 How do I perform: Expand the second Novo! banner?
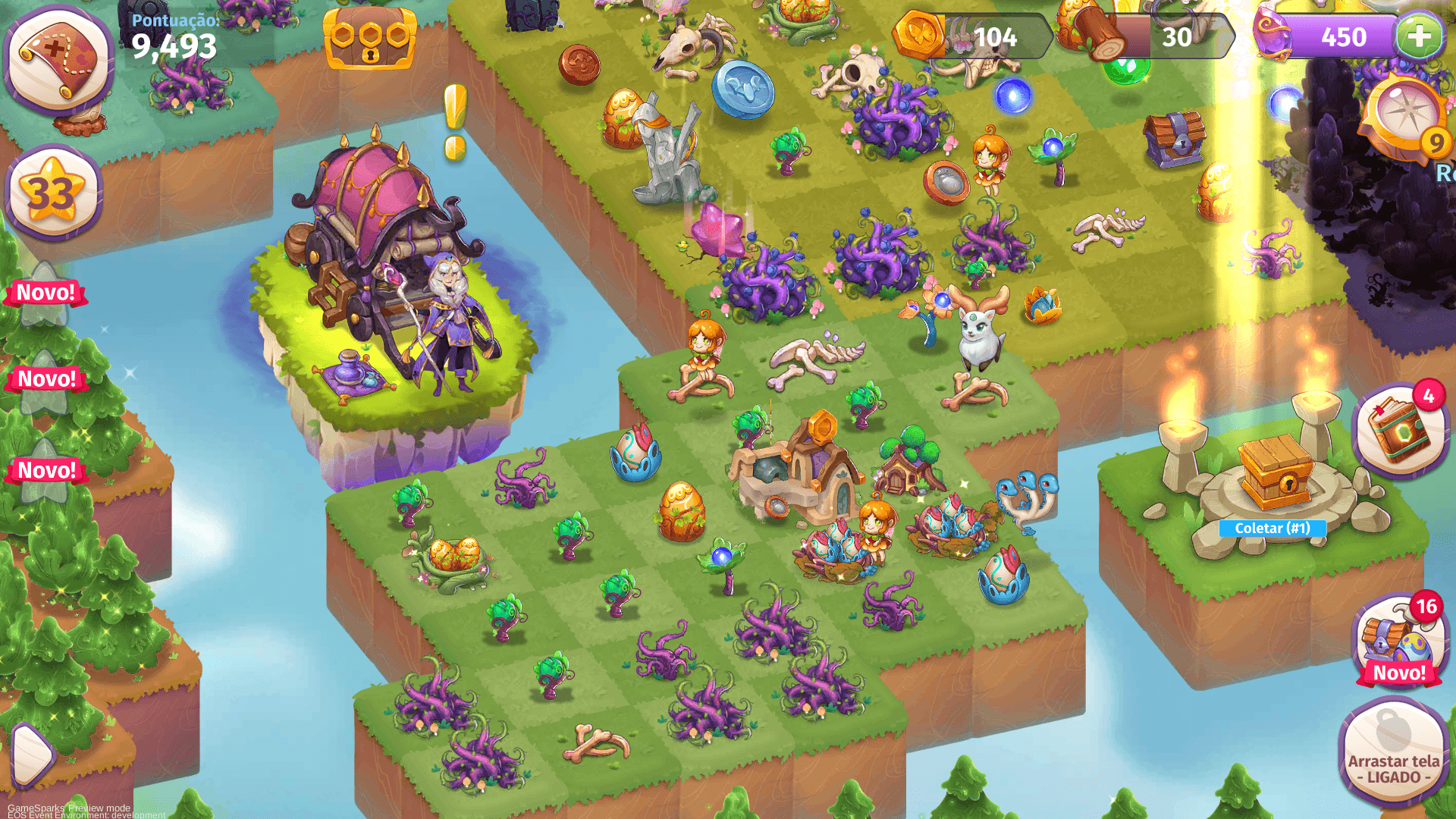pos(47,378)
